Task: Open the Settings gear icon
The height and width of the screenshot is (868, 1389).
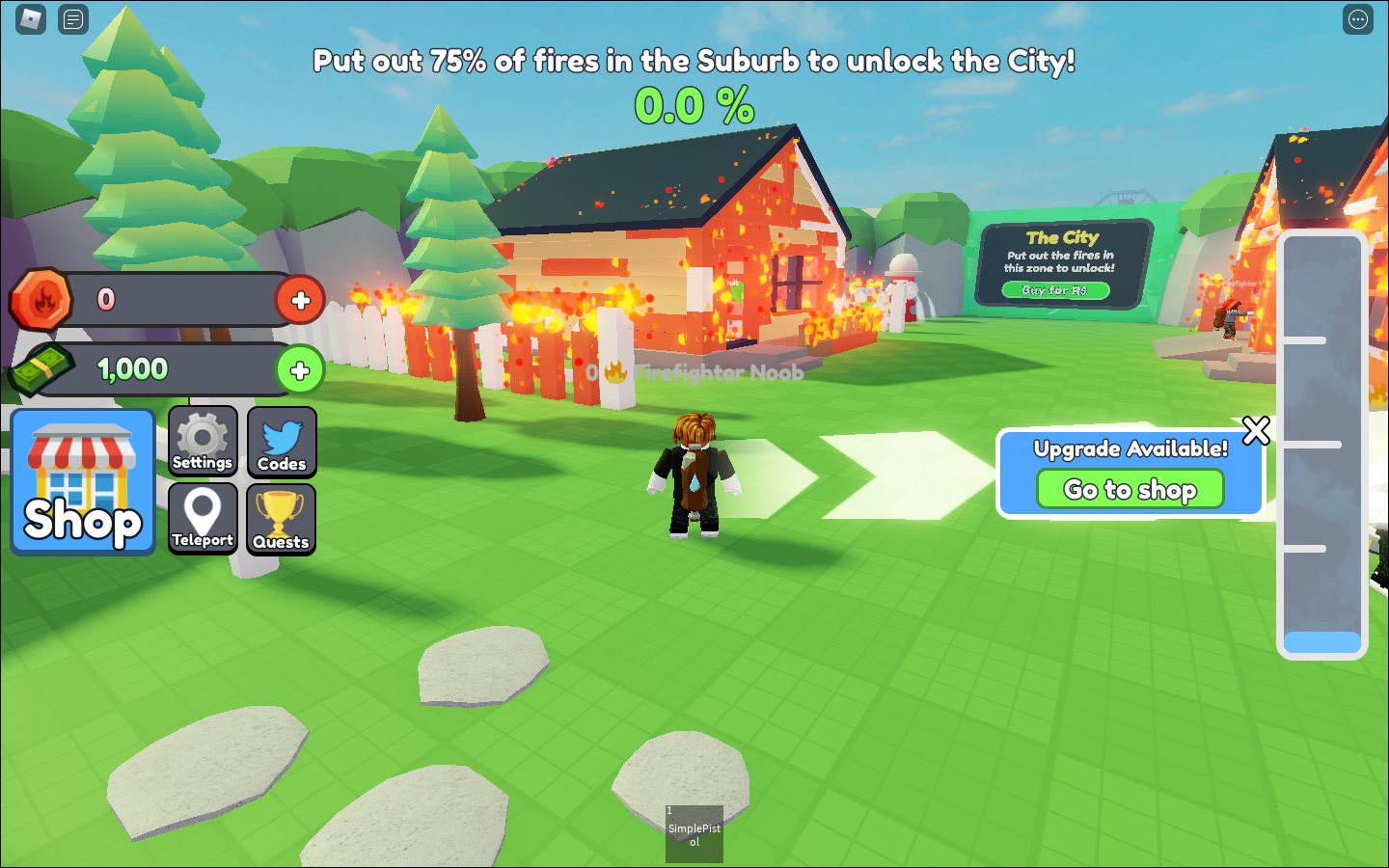Action: click(203, 441)
